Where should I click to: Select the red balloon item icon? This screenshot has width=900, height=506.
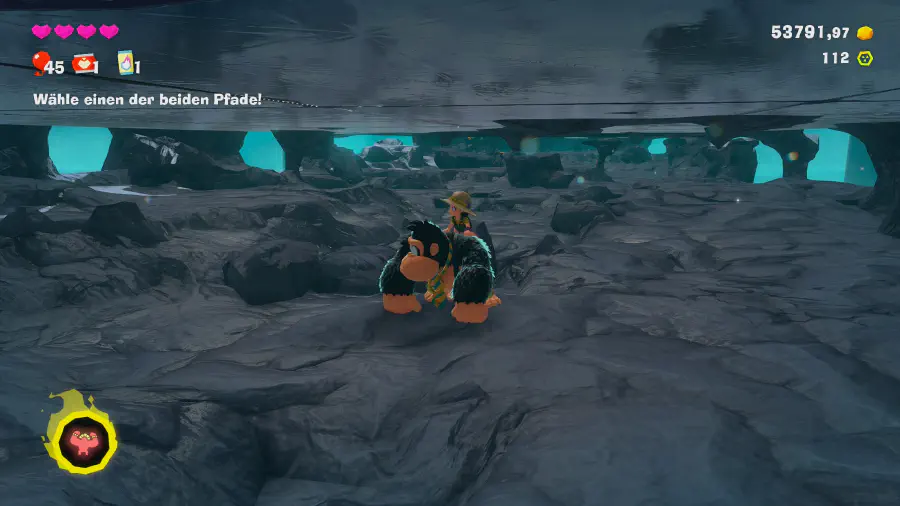41,65
